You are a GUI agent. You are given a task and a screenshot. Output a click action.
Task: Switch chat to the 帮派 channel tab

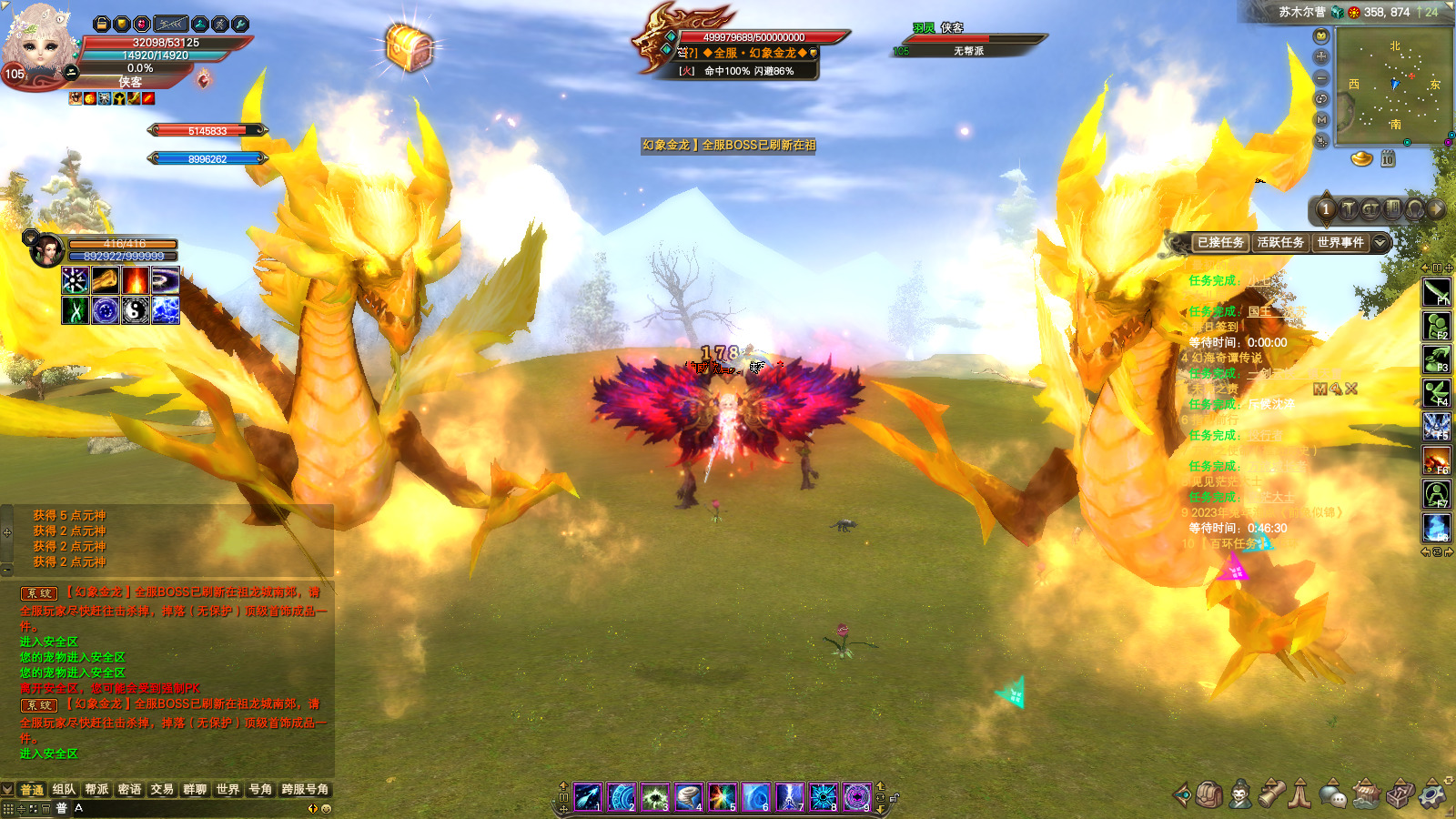tap(96, 790)
